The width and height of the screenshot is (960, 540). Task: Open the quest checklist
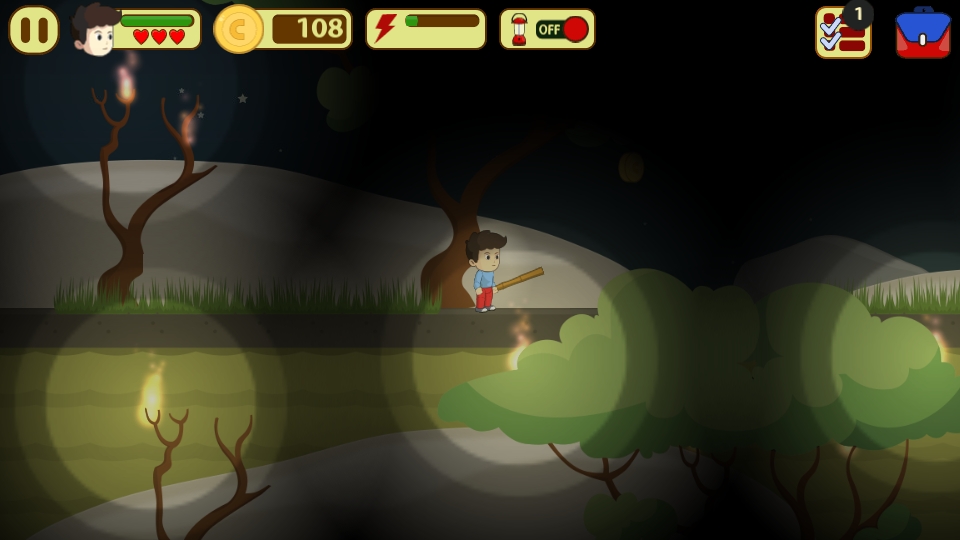842,34
